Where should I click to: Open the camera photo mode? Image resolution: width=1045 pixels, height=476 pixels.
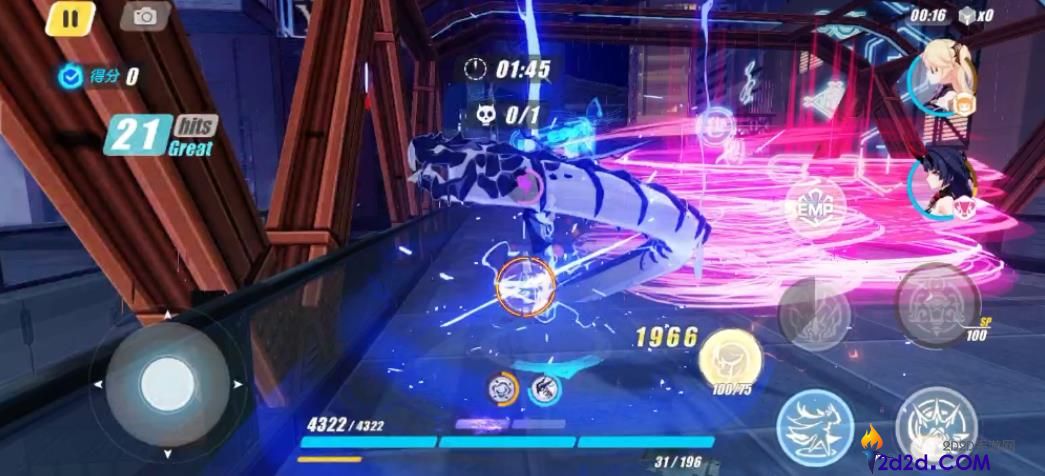(145, 16)
